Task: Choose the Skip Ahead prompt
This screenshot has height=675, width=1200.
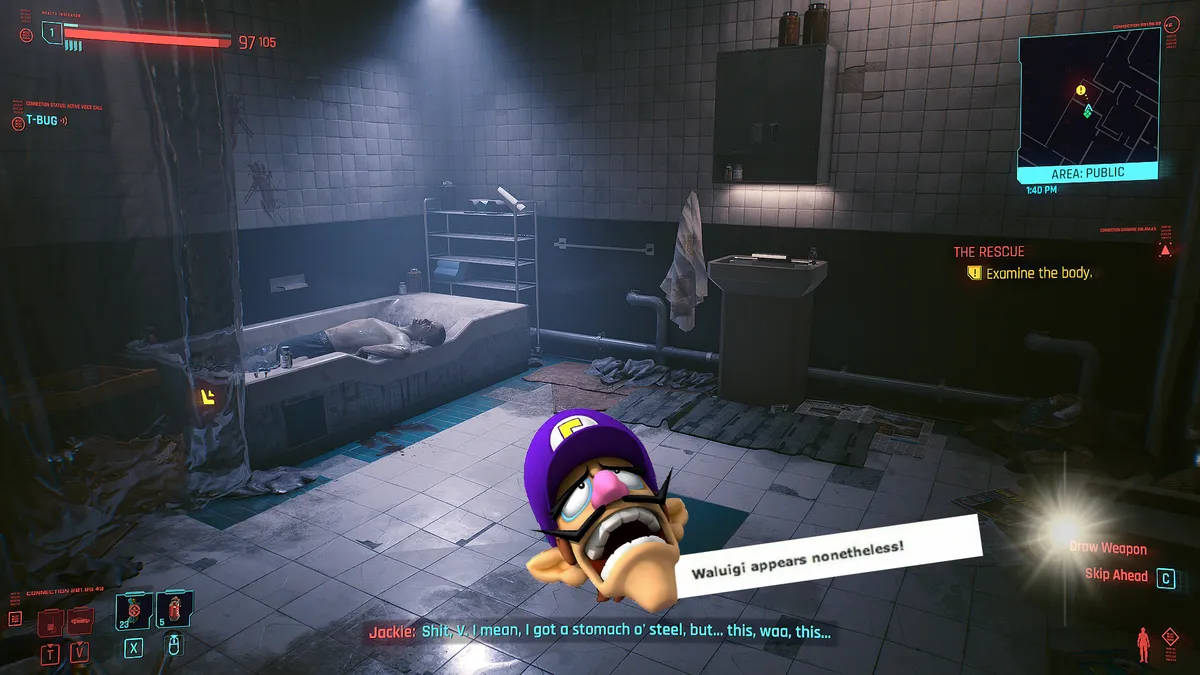Action: tap(1116, 575)
